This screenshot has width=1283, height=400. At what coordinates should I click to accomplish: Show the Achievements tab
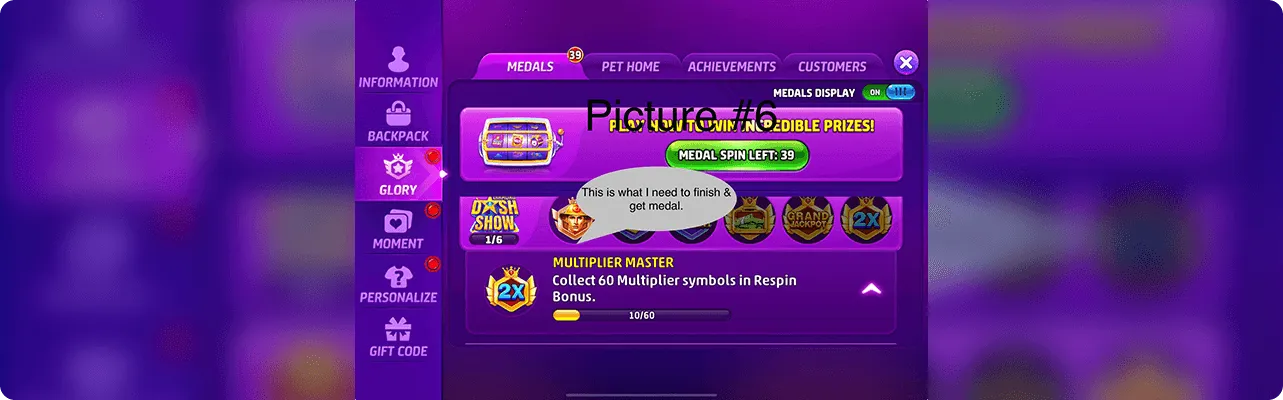[x=731, y=66]
